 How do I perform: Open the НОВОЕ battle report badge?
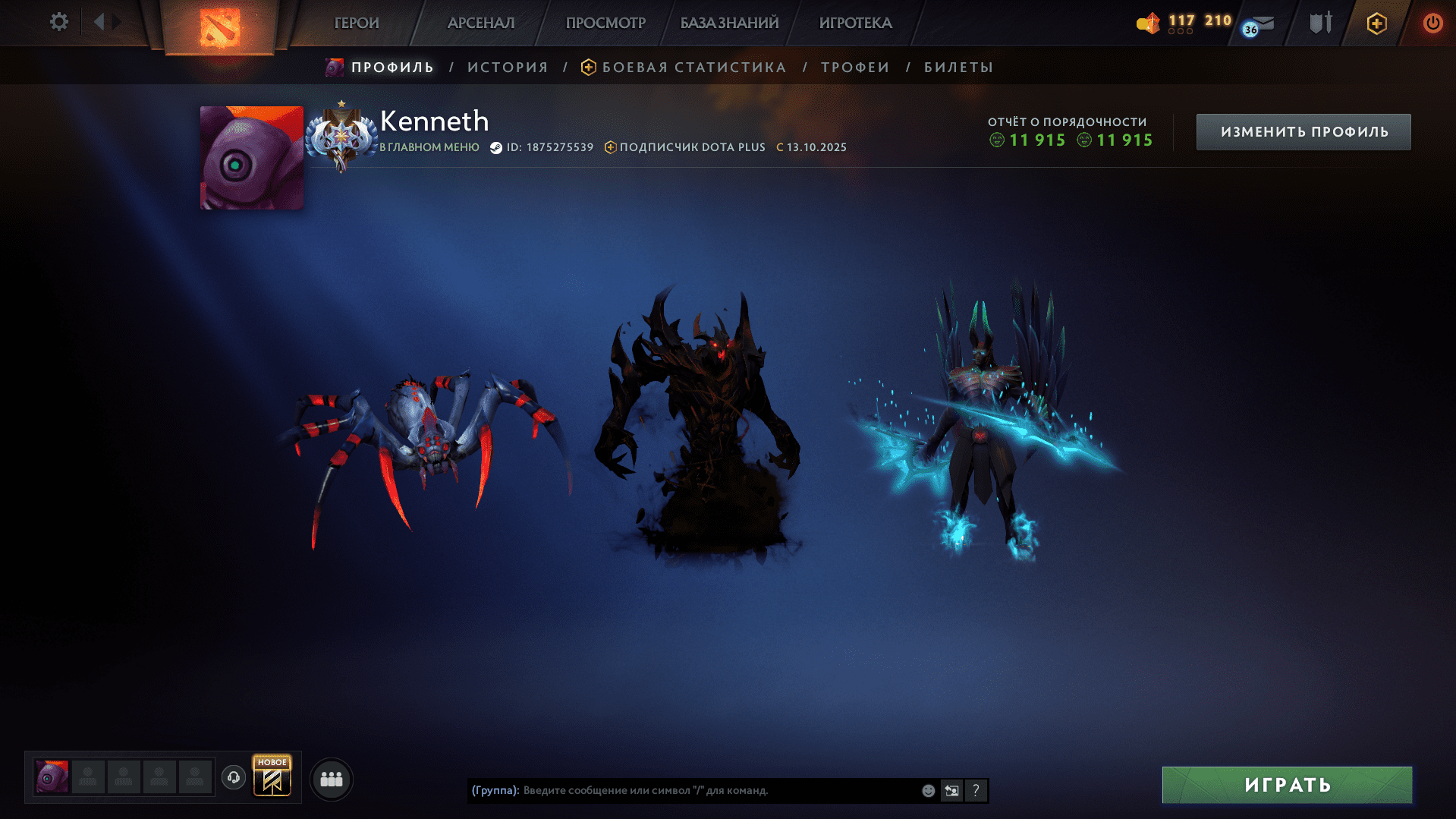point(272,776)
